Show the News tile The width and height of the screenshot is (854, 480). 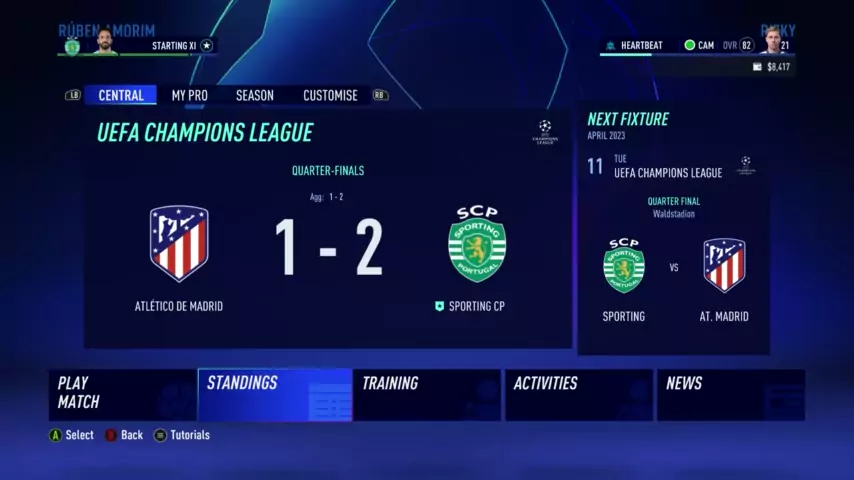click(730, 394)
